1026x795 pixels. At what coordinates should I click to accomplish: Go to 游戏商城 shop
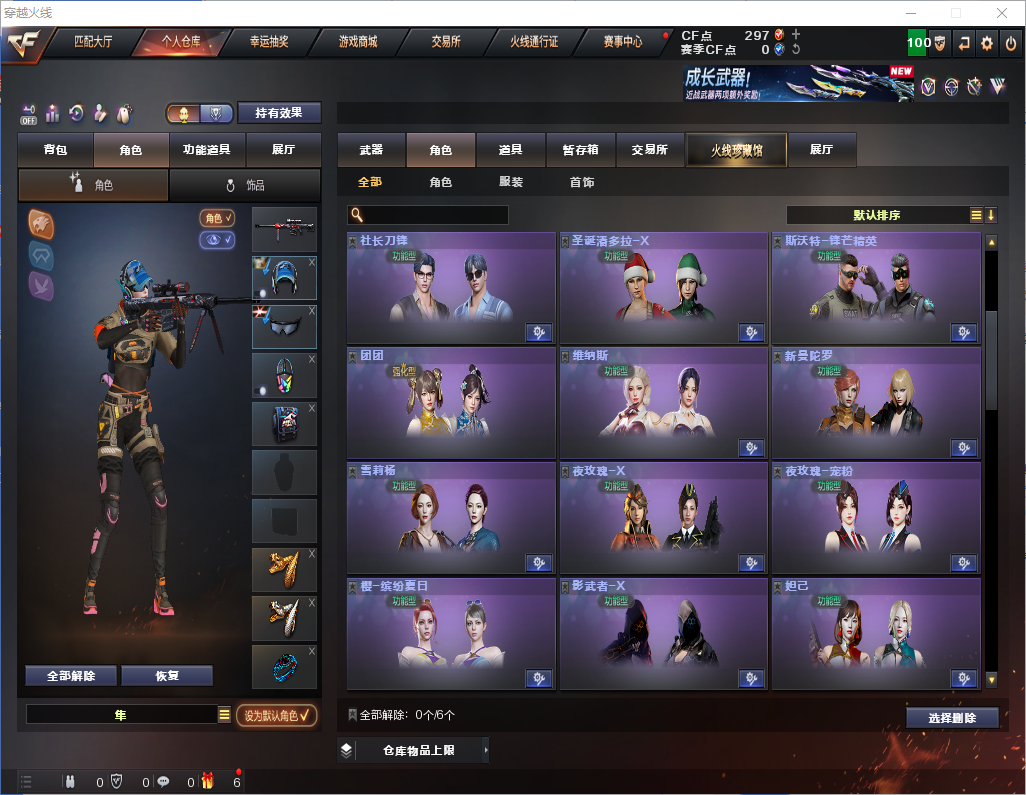click(358, 42)
